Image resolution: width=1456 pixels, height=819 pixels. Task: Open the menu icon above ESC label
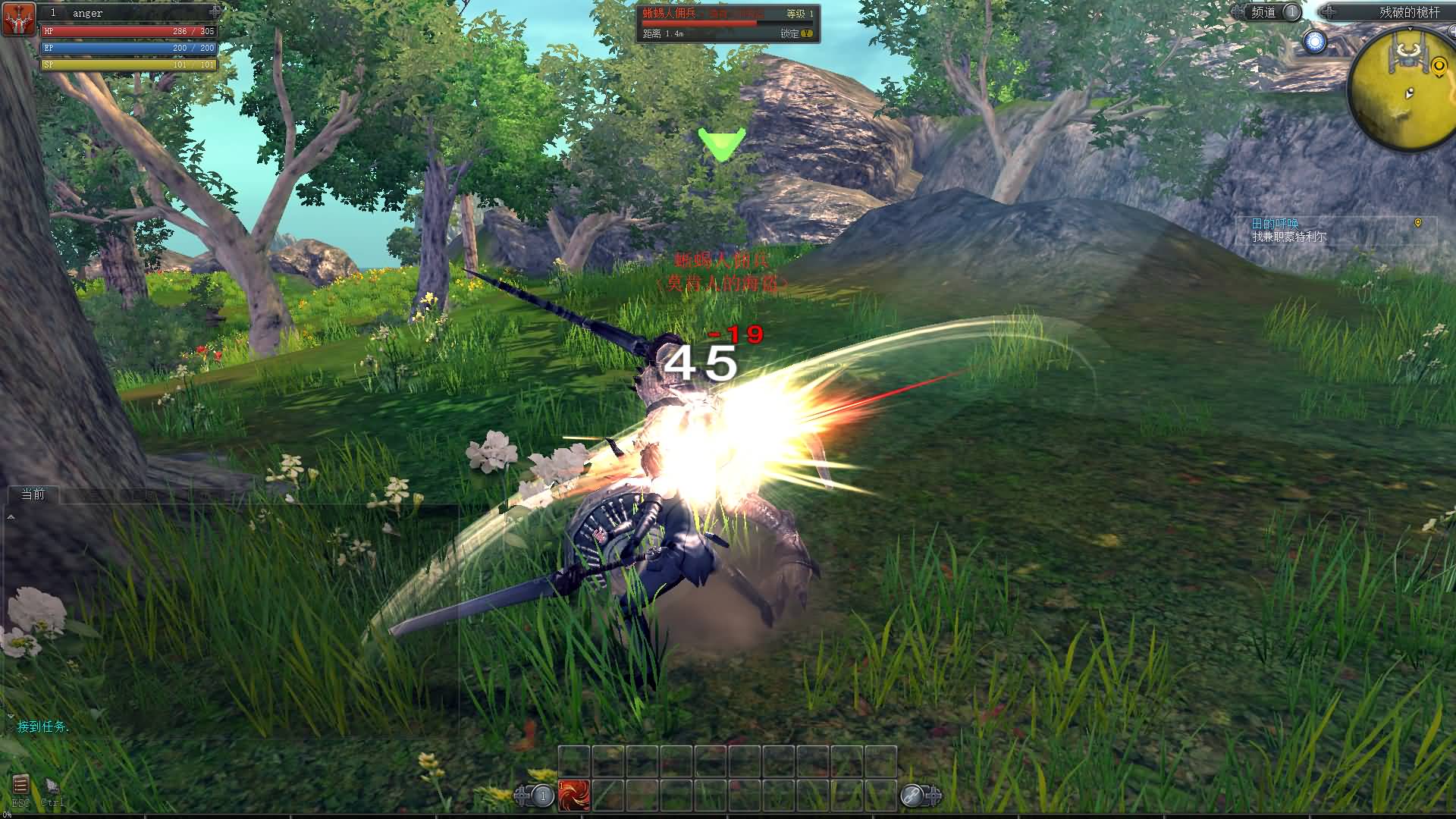click(20, 784)
